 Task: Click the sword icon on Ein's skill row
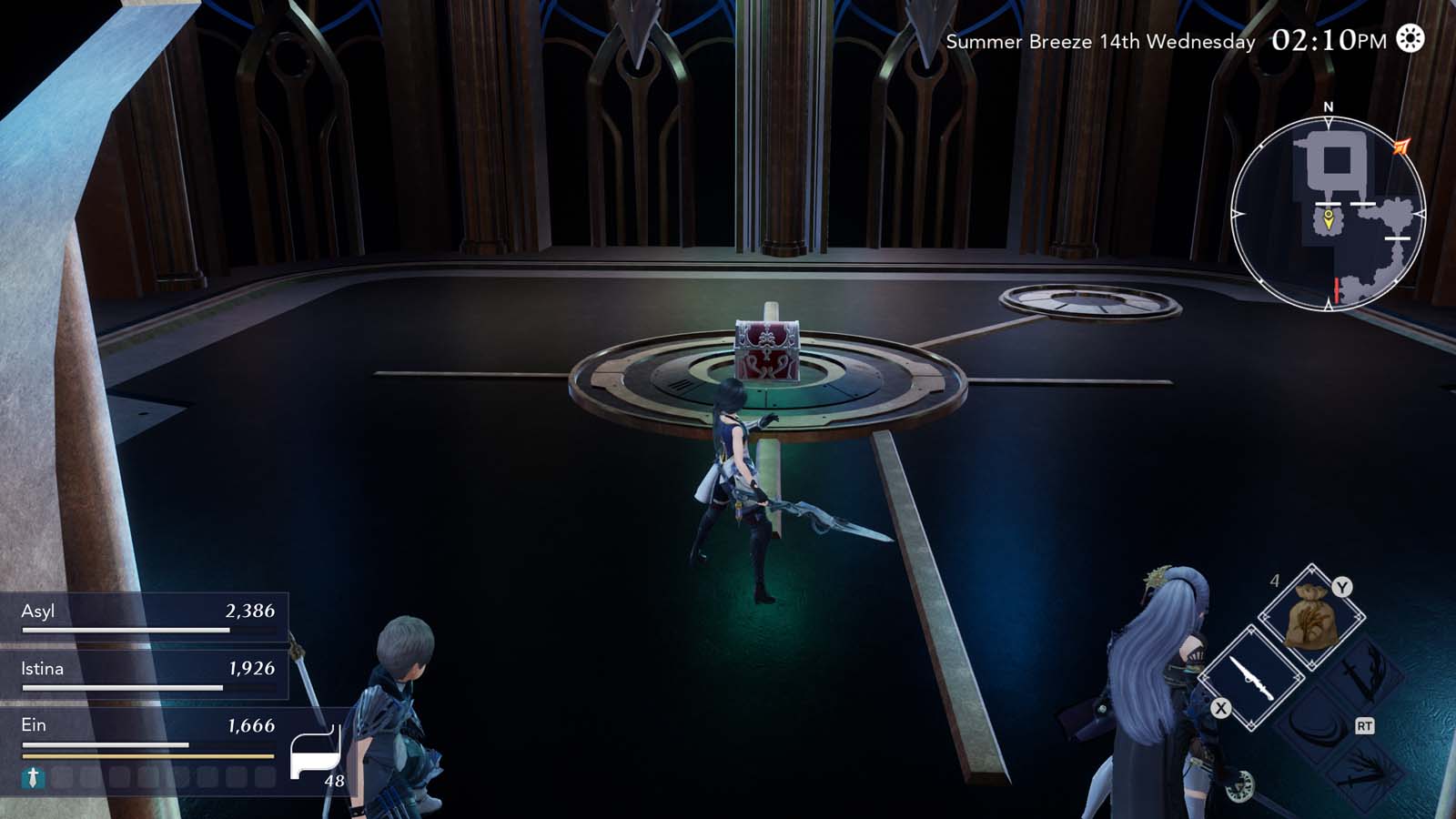point(32,778)
